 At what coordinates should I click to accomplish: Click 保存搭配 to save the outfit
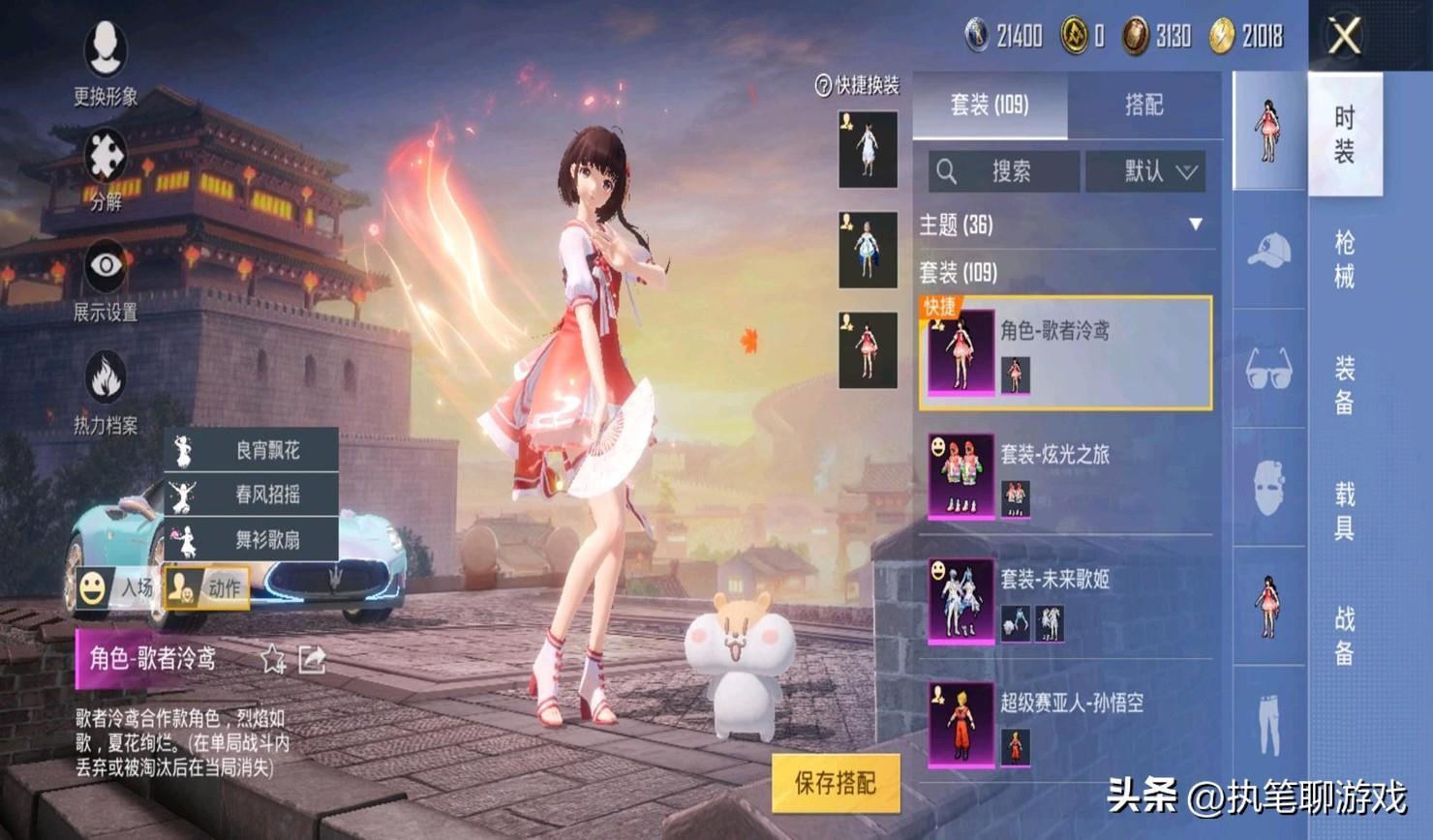coord(836,783)
